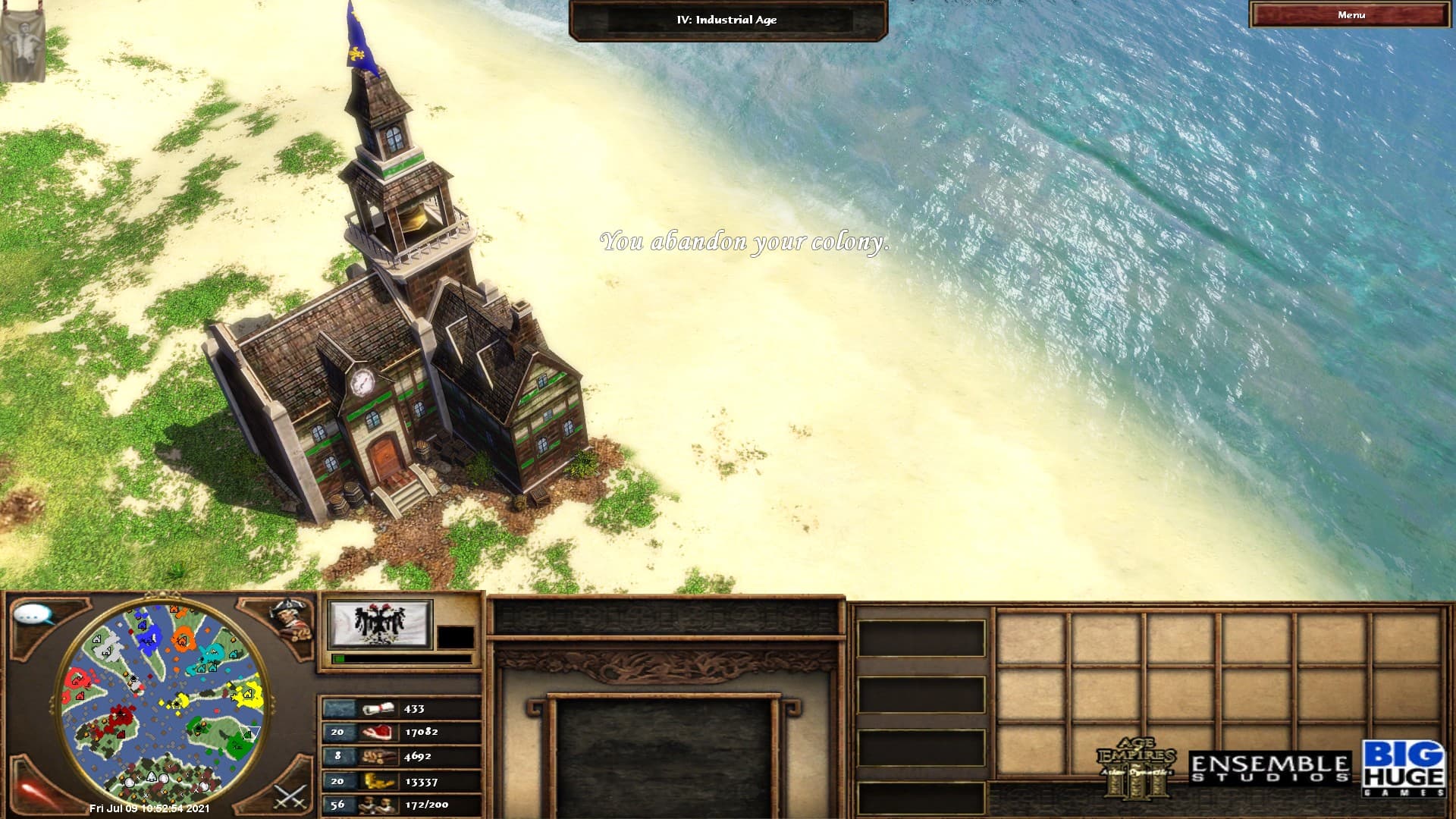Open the player summary via the officer portrait
This screenshot has height=819, width=1456.
(x=290, y=620)
